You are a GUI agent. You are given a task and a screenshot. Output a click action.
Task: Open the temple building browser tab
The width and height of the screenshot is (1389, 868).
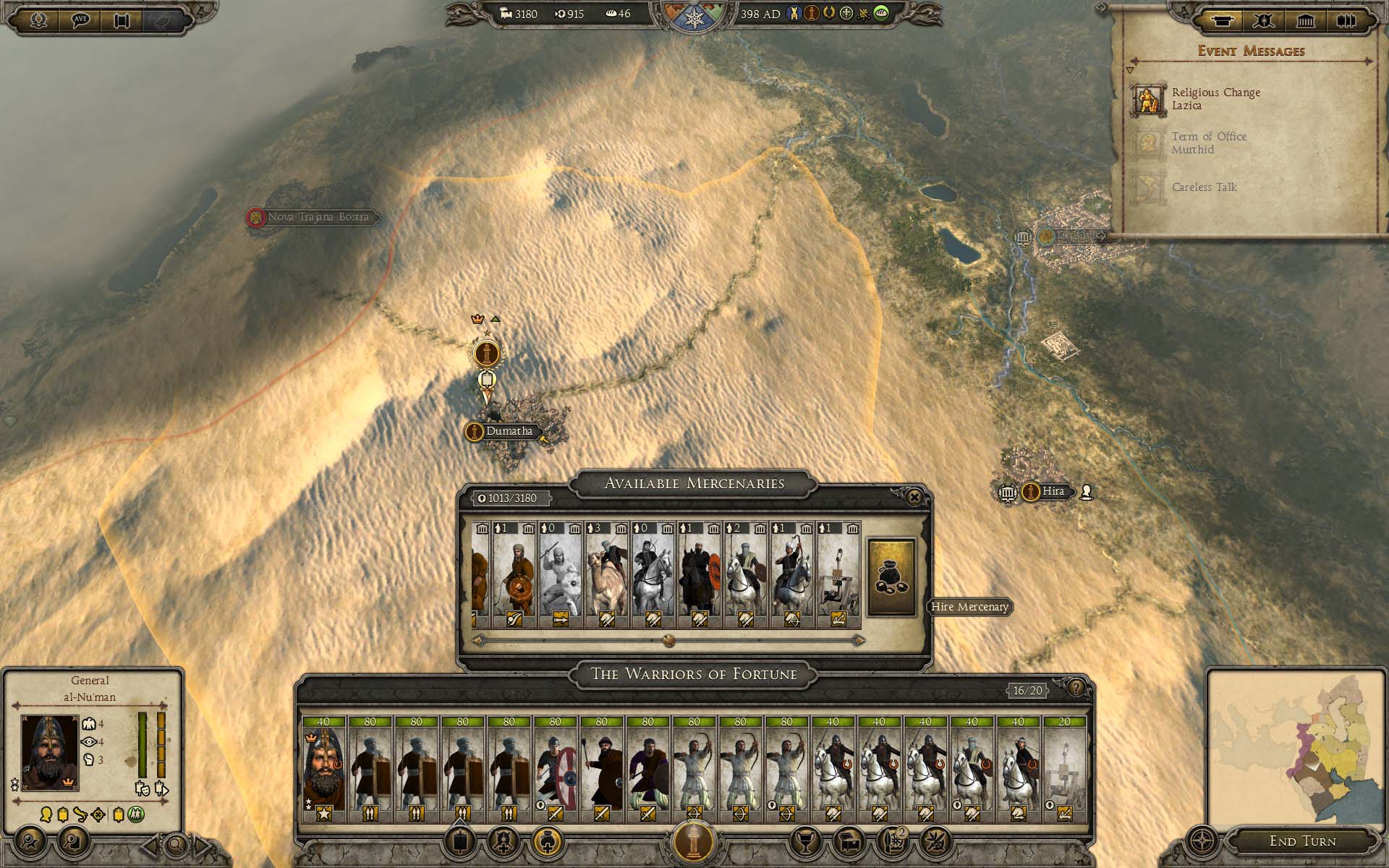coord(1305,20)
